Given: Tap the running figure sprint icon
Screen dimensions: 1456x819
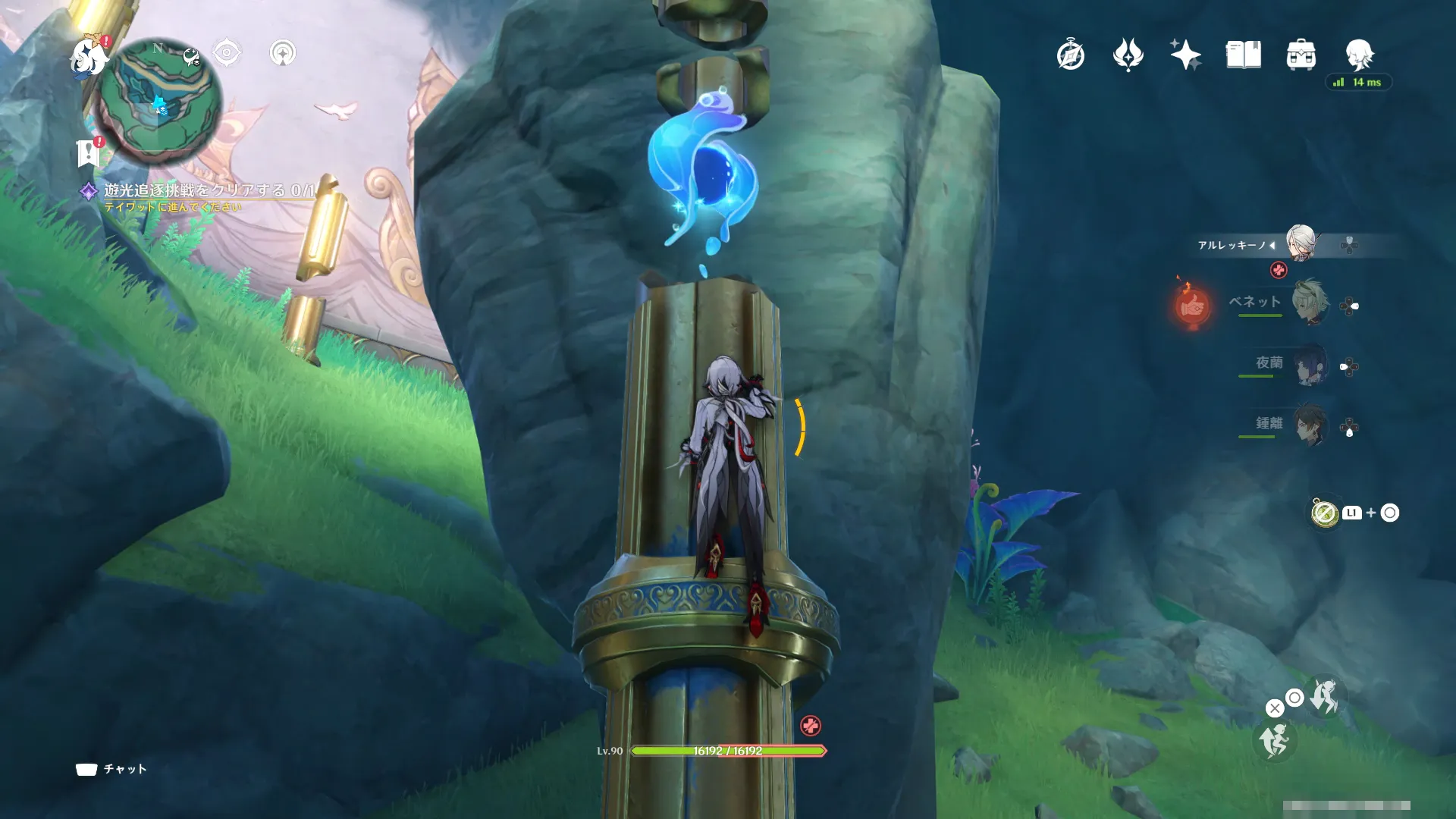Looking at the screenshot, I should click(x=1274, y=740).
